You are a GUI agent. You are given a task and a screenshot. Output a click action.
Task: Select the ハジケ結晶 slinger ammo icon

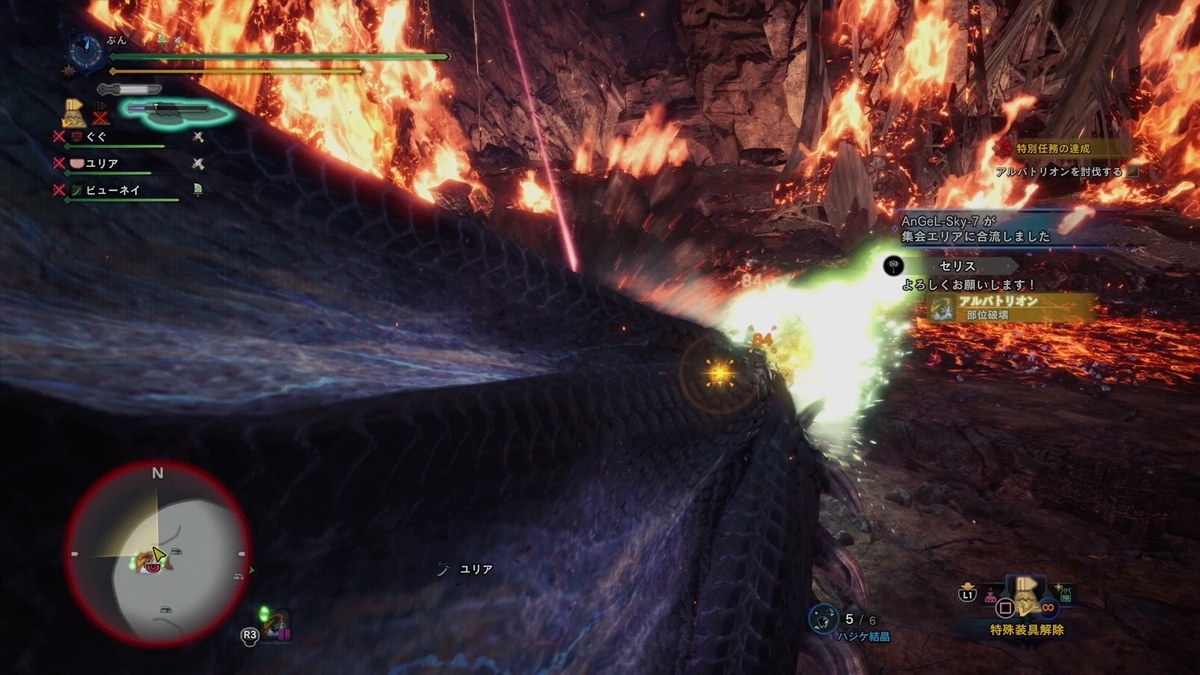point(822,619)
